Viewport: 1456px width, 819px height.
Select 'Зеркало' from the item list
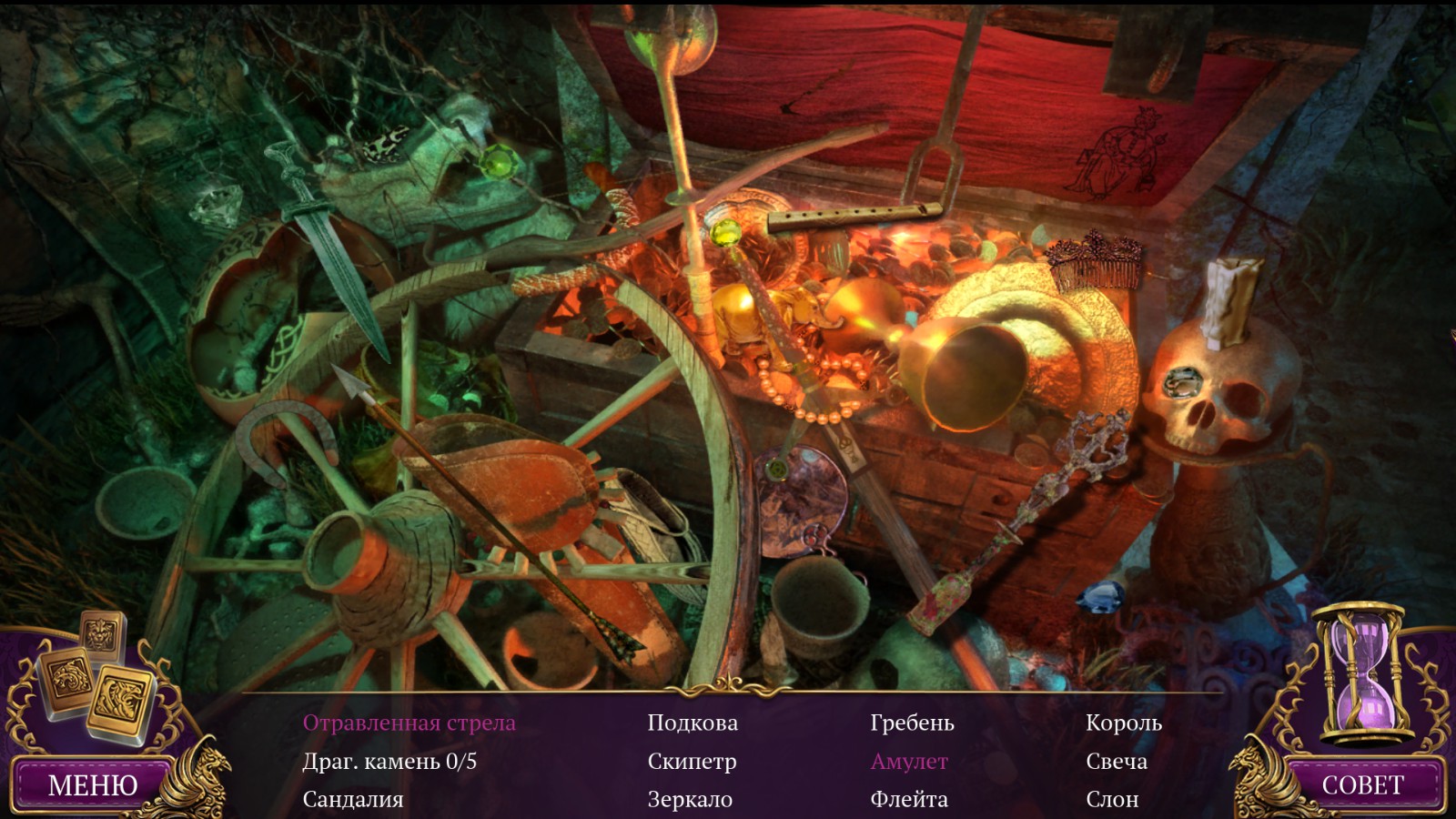[x=690, y=800]
